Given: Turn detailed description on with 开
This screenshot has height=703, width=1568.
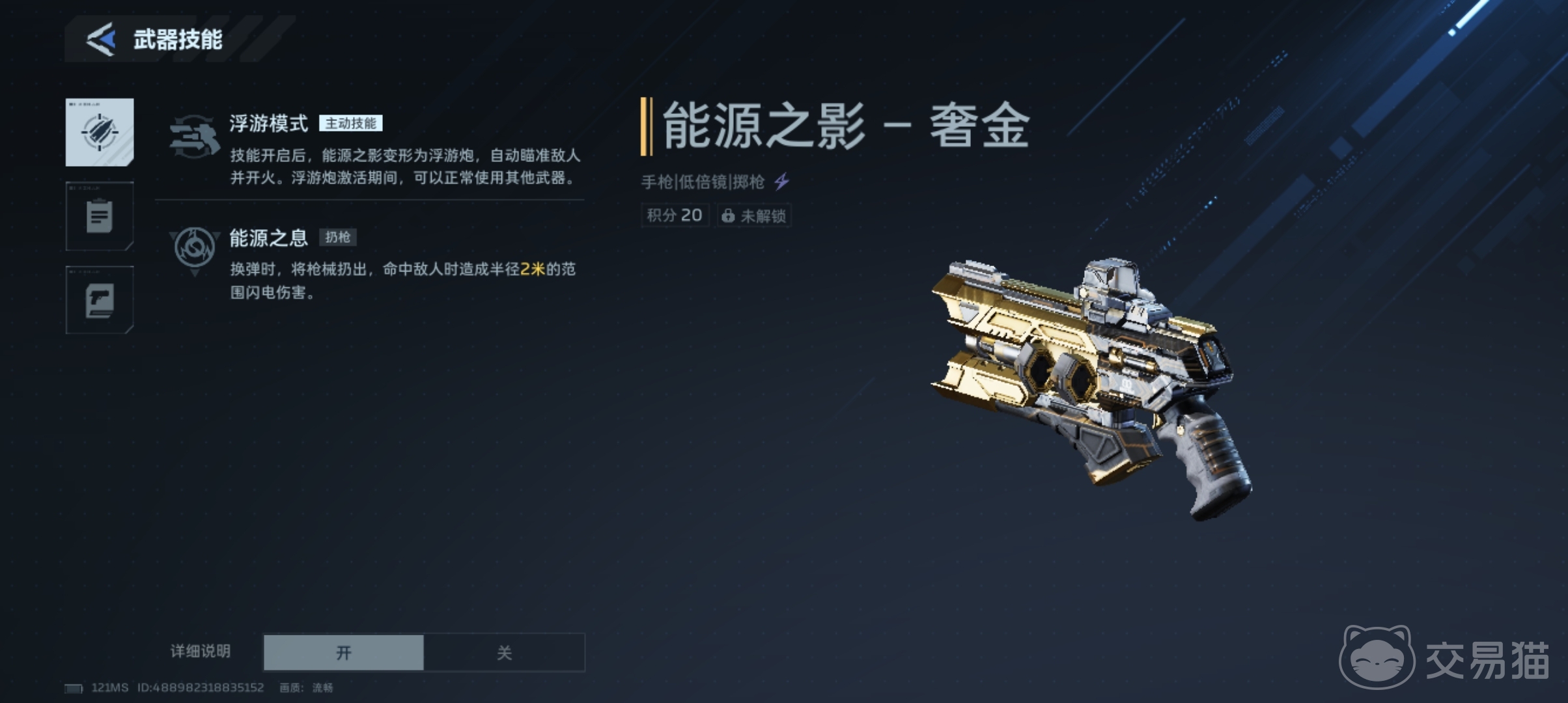Looking at the screenshot, I should click(344, 652).
